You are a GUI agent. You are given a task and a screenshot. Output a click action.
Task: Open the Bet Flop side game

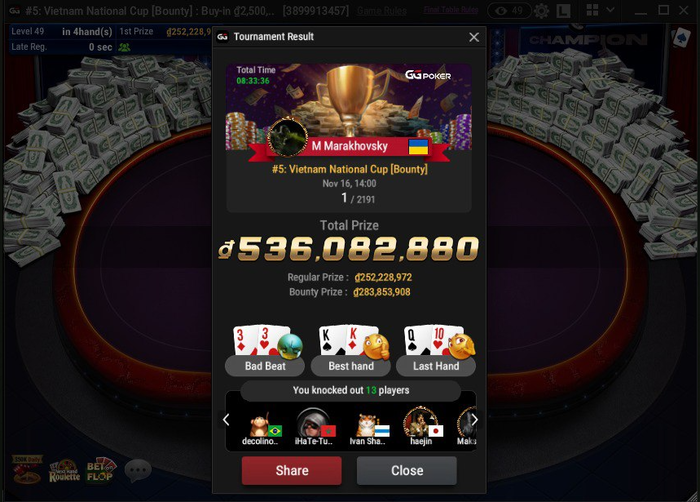(x=101, y=469)
